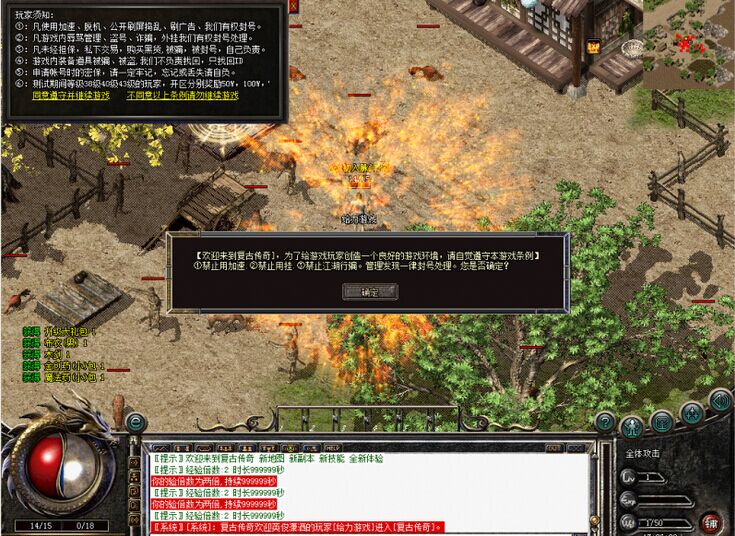
Task: Click the round button left of the chat box
Action: pos(136,423)
